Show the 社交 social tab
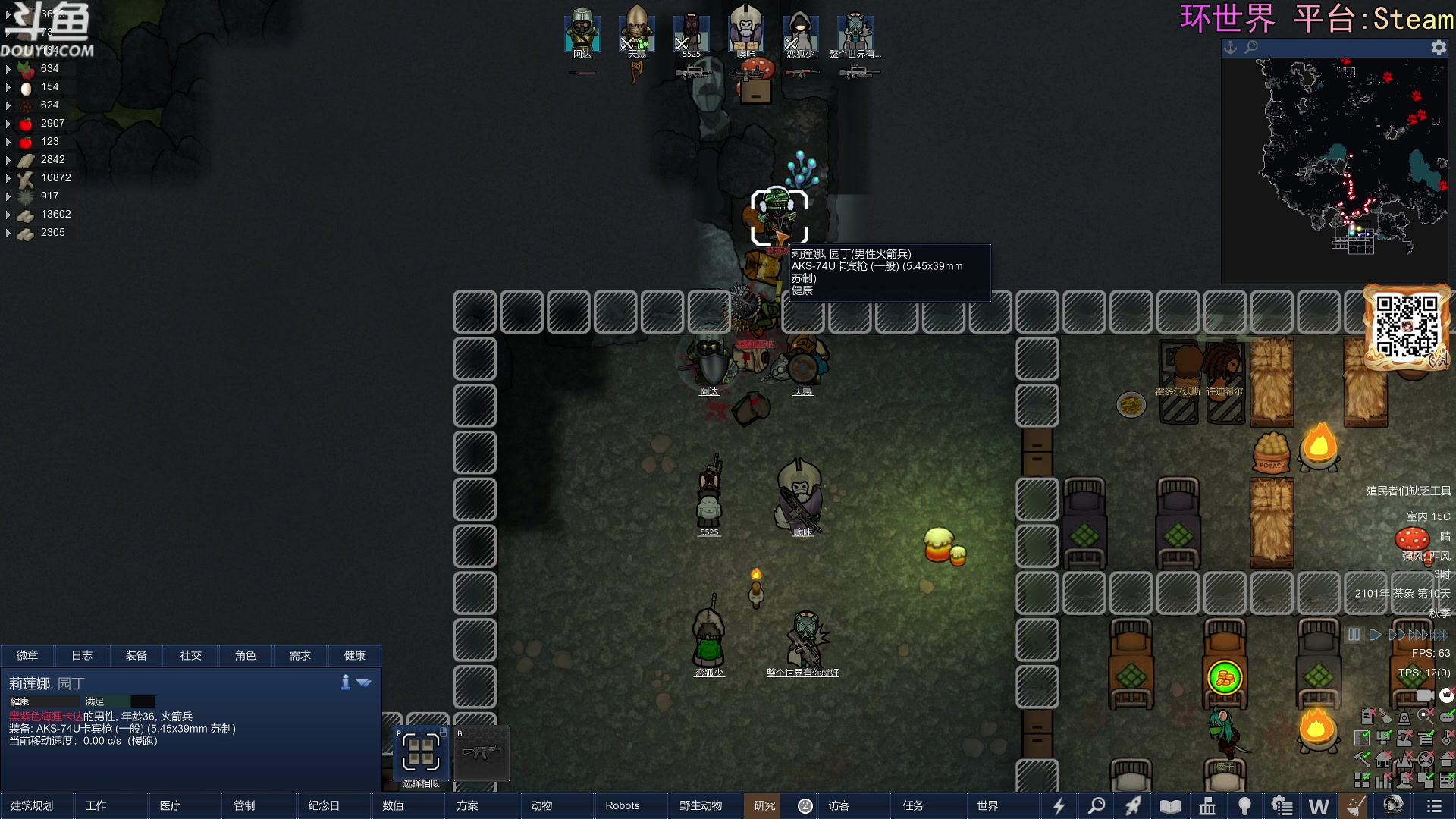Viewport: 1456px width, 819px height. coord(191,655)
